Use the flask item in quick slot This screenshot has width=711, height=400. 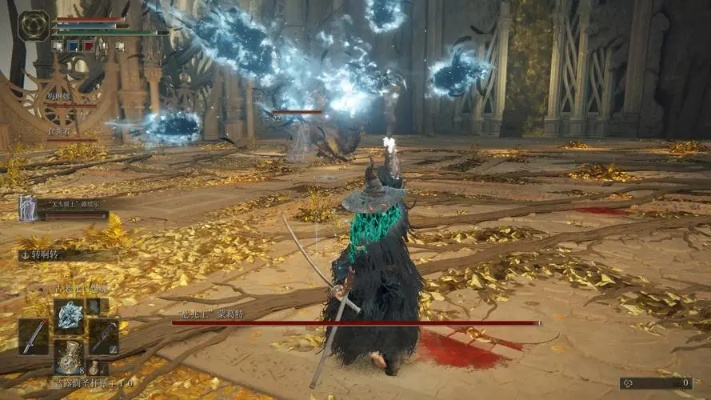pos(69,356)
